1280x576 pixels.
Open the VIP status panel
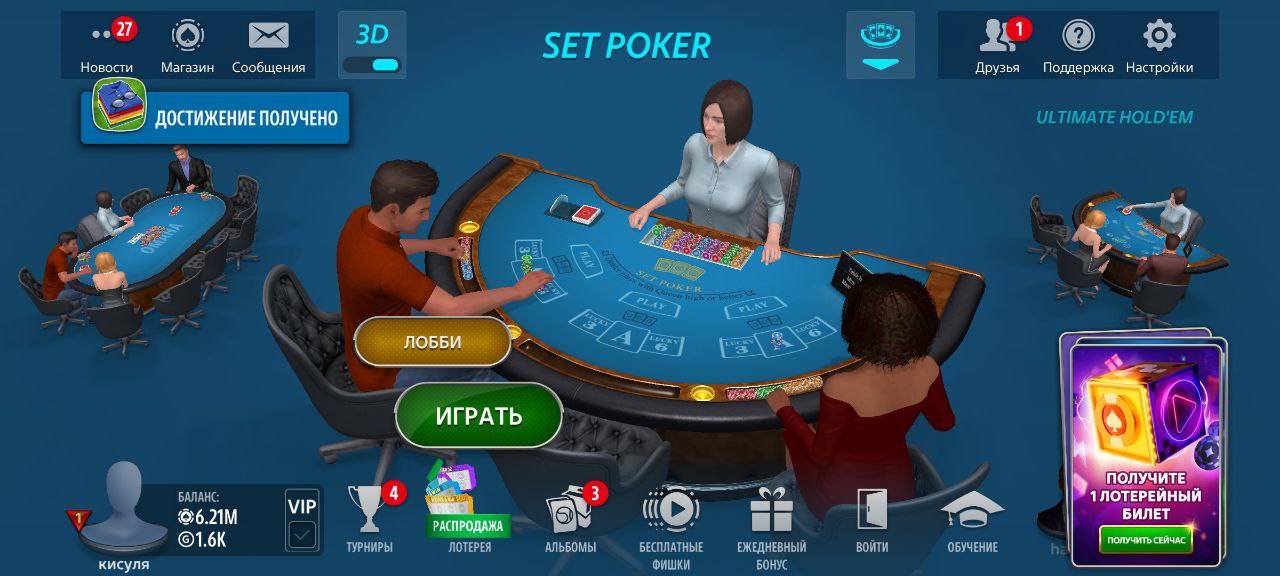pos(301,521)
